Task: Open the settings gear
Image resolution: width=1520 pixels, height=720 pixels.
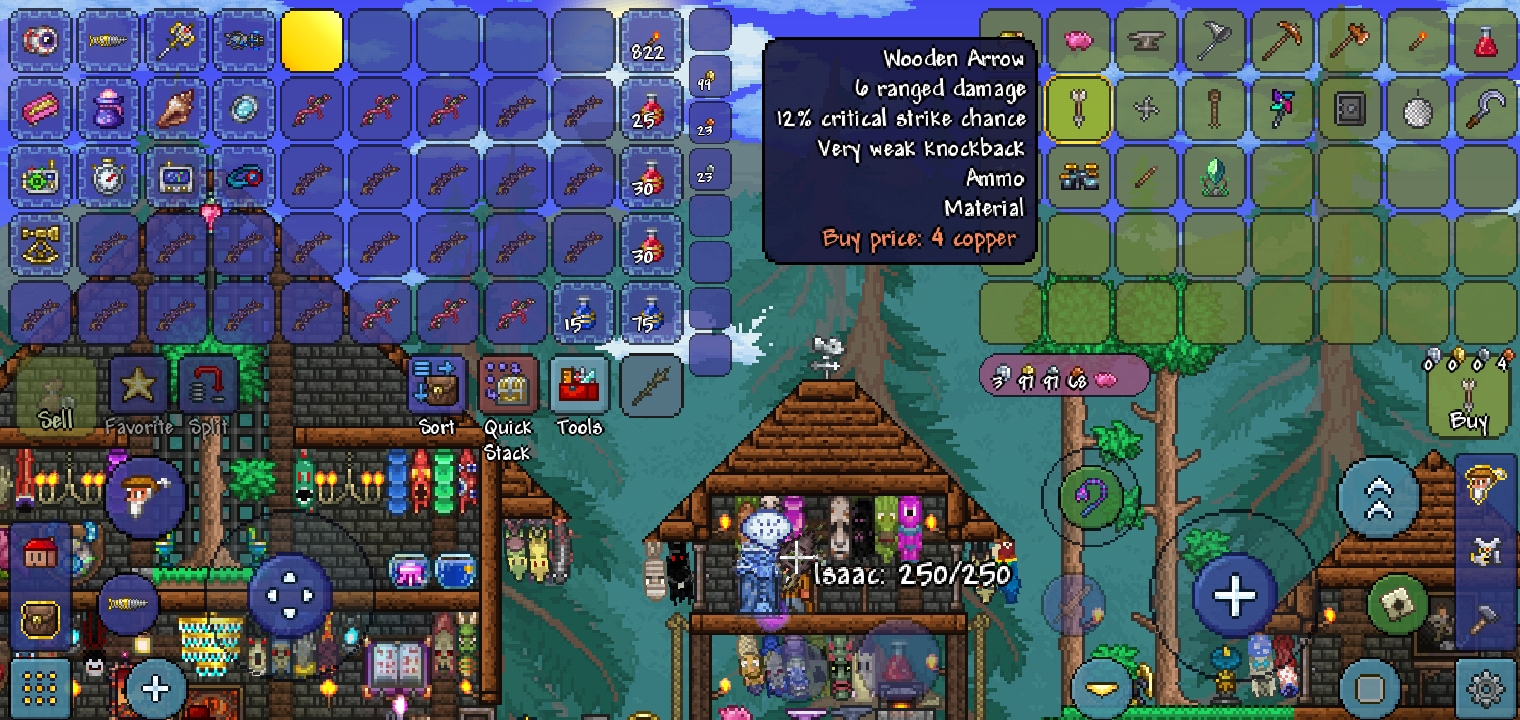Action: (1487, 690)
